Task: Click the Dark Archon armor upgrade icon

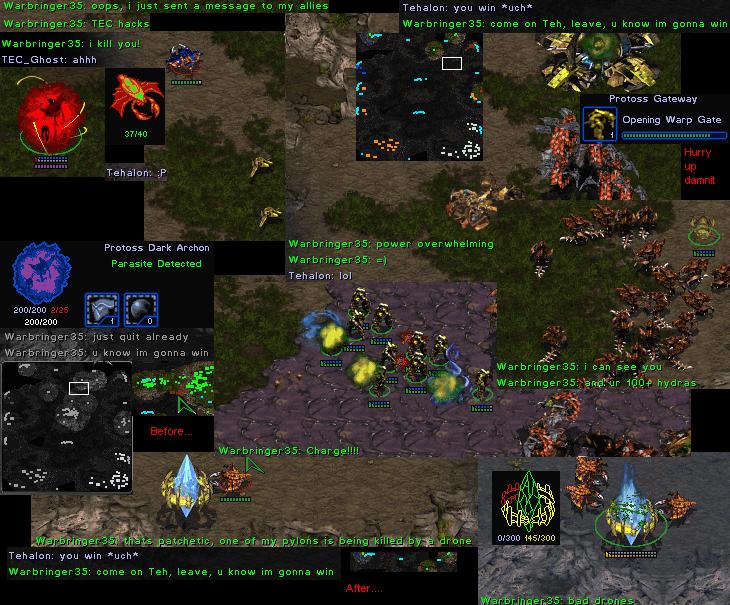Action: (x=101, y=309)
